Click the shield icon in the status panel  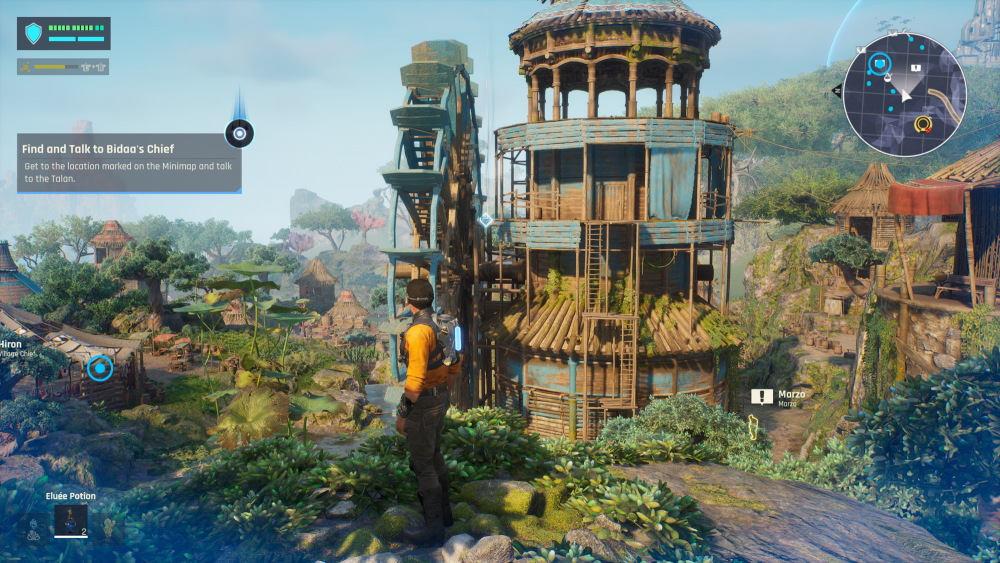[34, 34]
